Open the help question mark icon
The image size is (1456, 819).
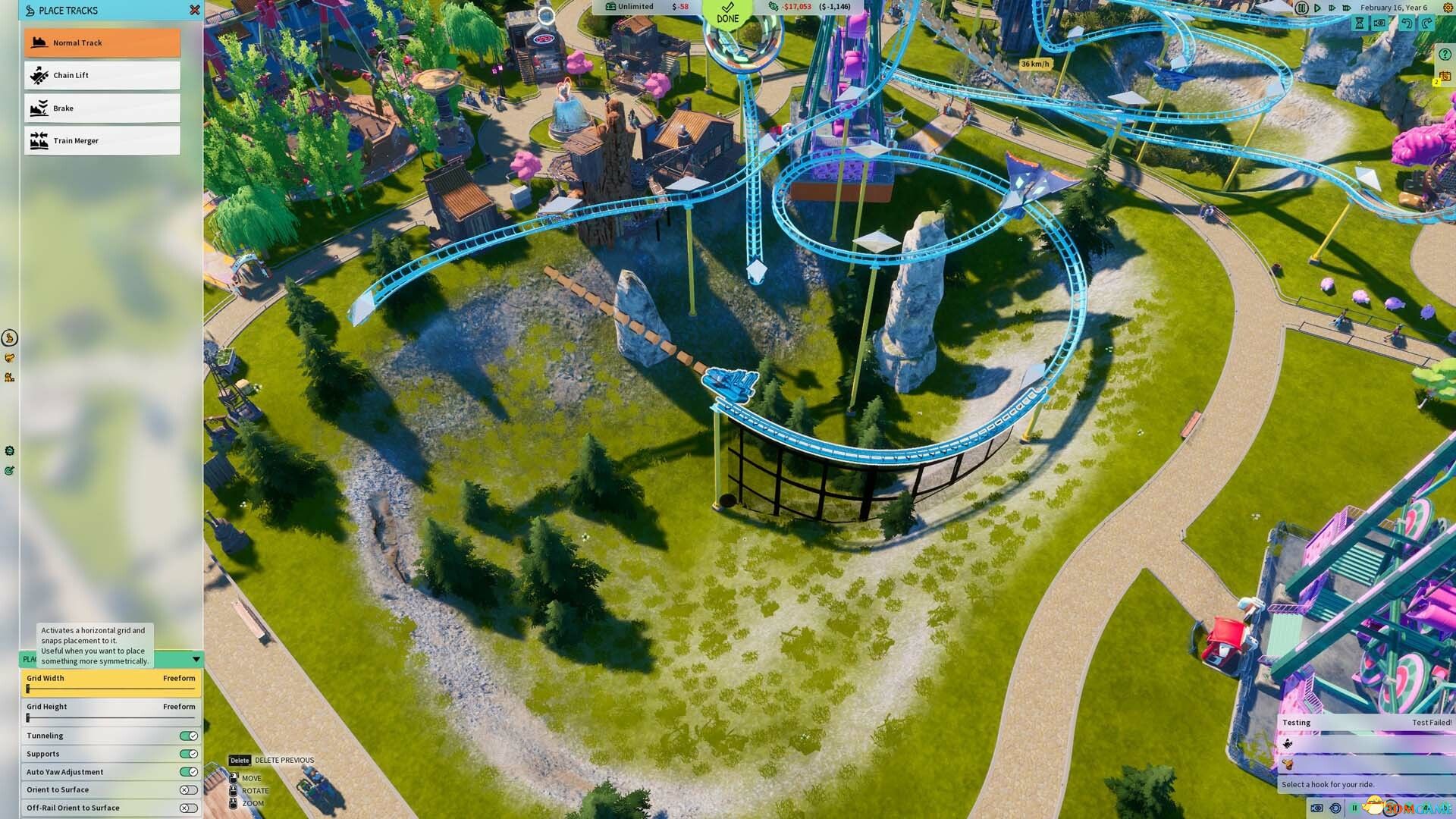coord(1445,55)
